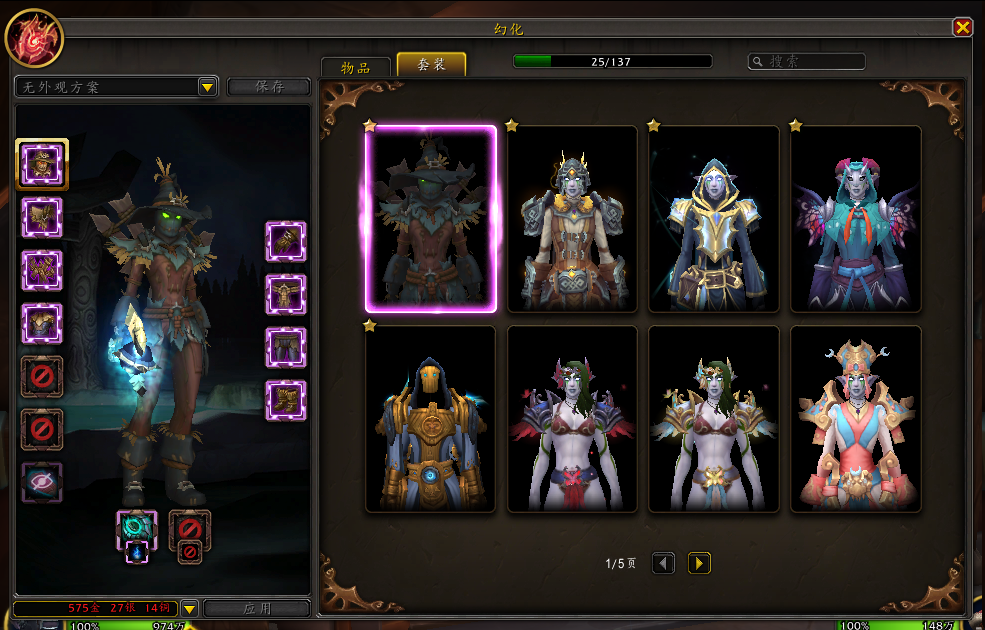This screenshot has height=630, width=985.
Task: Choose the pink and teal winged set
Action: pos(855,219)
